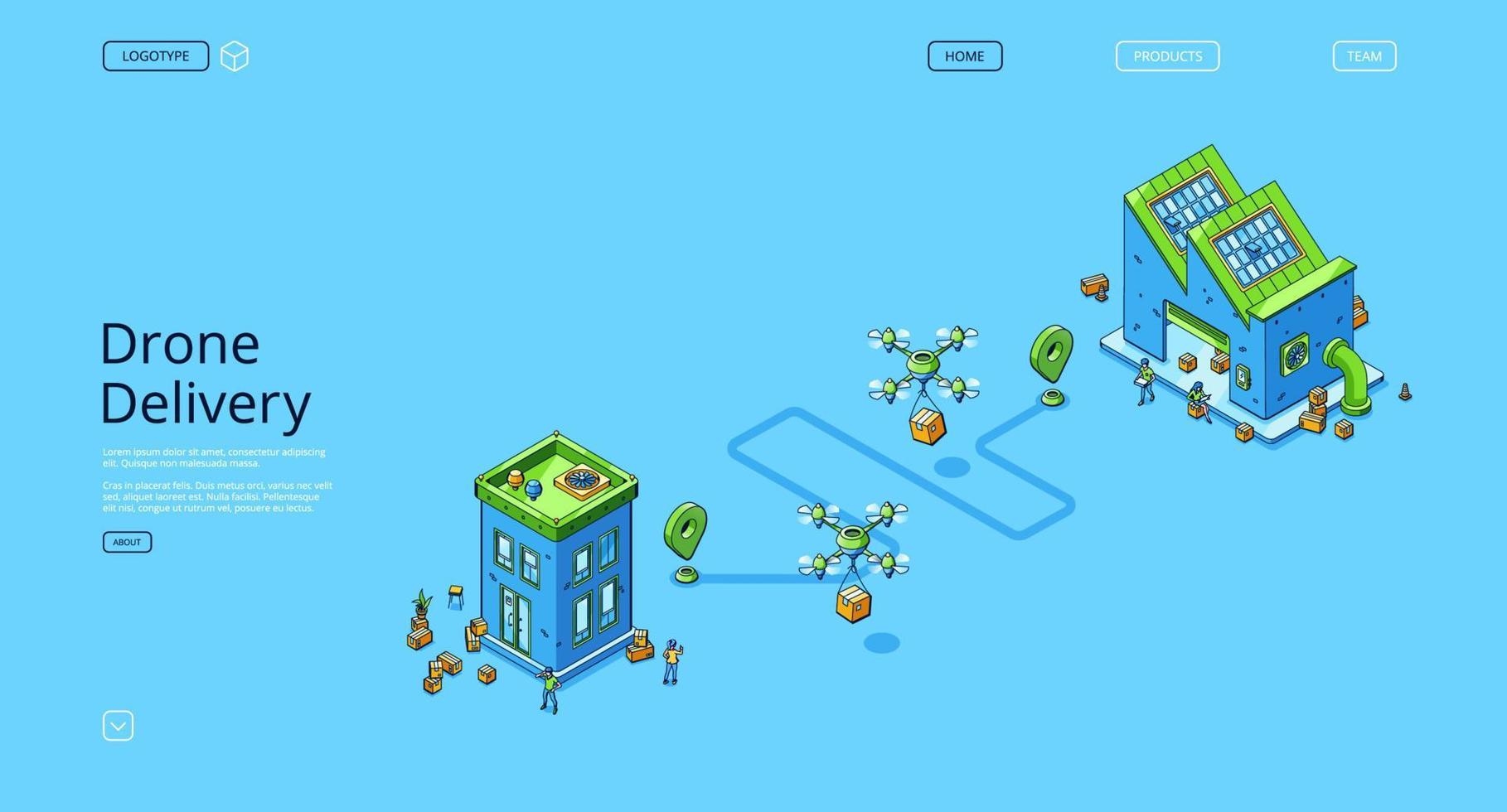
Task: Click the rooftop fan on the blue house
Action: (579, 479)
